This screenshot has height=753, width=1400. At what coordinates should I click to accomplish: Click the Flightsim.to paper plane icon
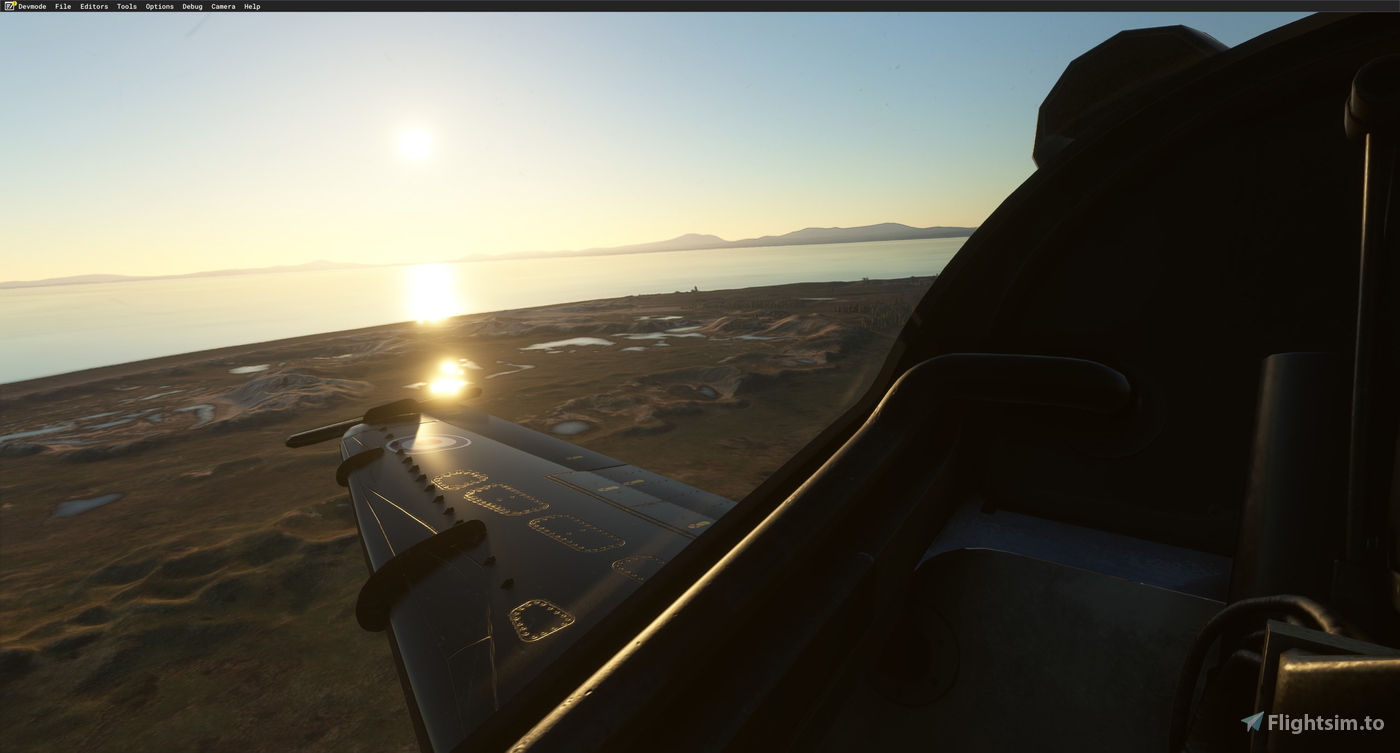point(1254,719)
